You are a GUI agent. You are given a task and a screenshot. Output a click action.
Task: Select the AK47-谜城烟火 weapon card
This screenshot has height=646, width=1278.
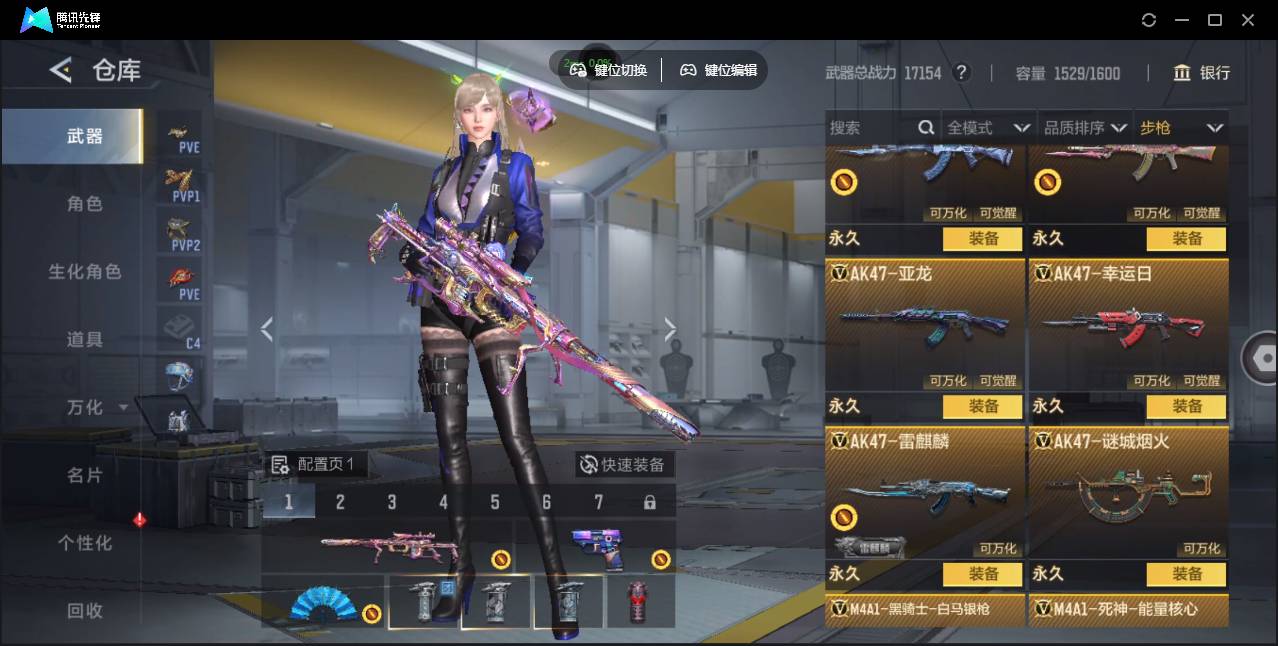pos(1128,492)
